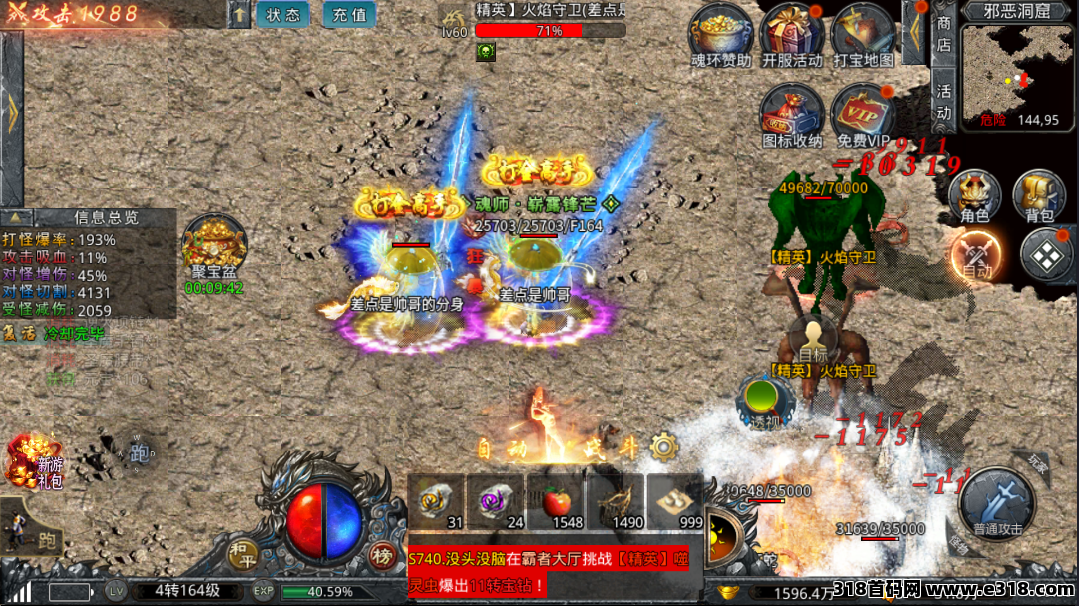1079x606 pixels.
Task: Select the red apple hotbar slot
Action: (555, 502)
